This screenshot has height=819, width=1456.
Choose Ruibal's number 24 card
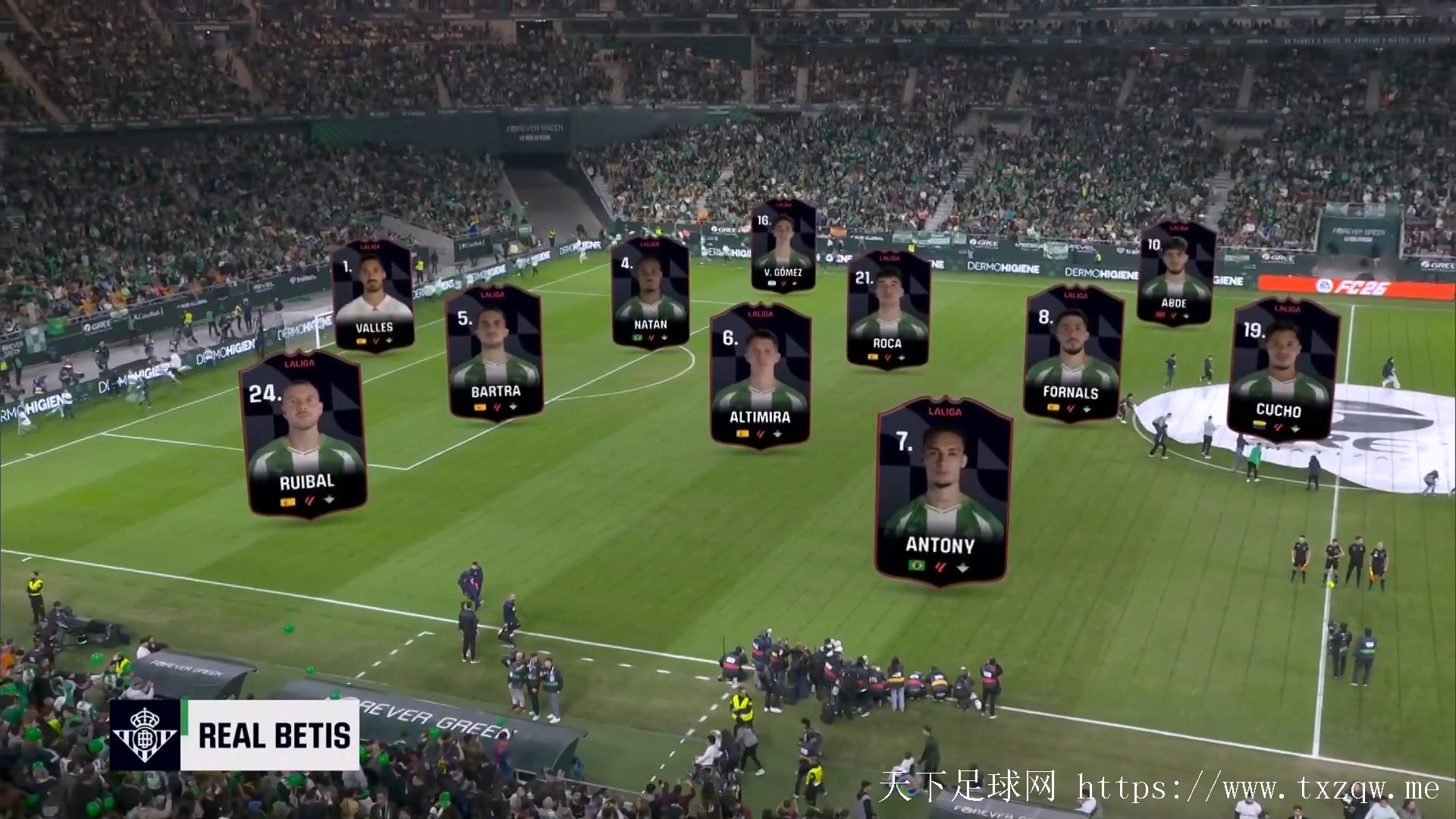coord(305,435)
